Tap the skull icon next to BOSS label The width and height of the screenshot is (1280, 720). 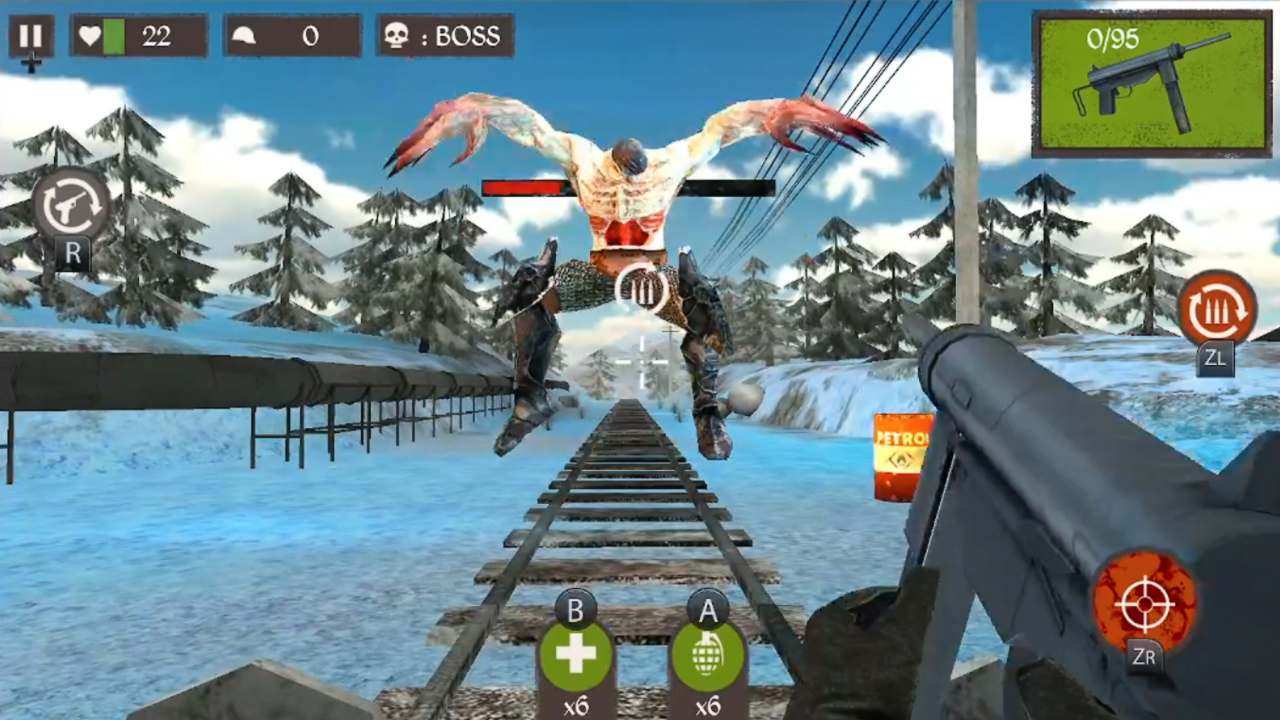[398, 36]
